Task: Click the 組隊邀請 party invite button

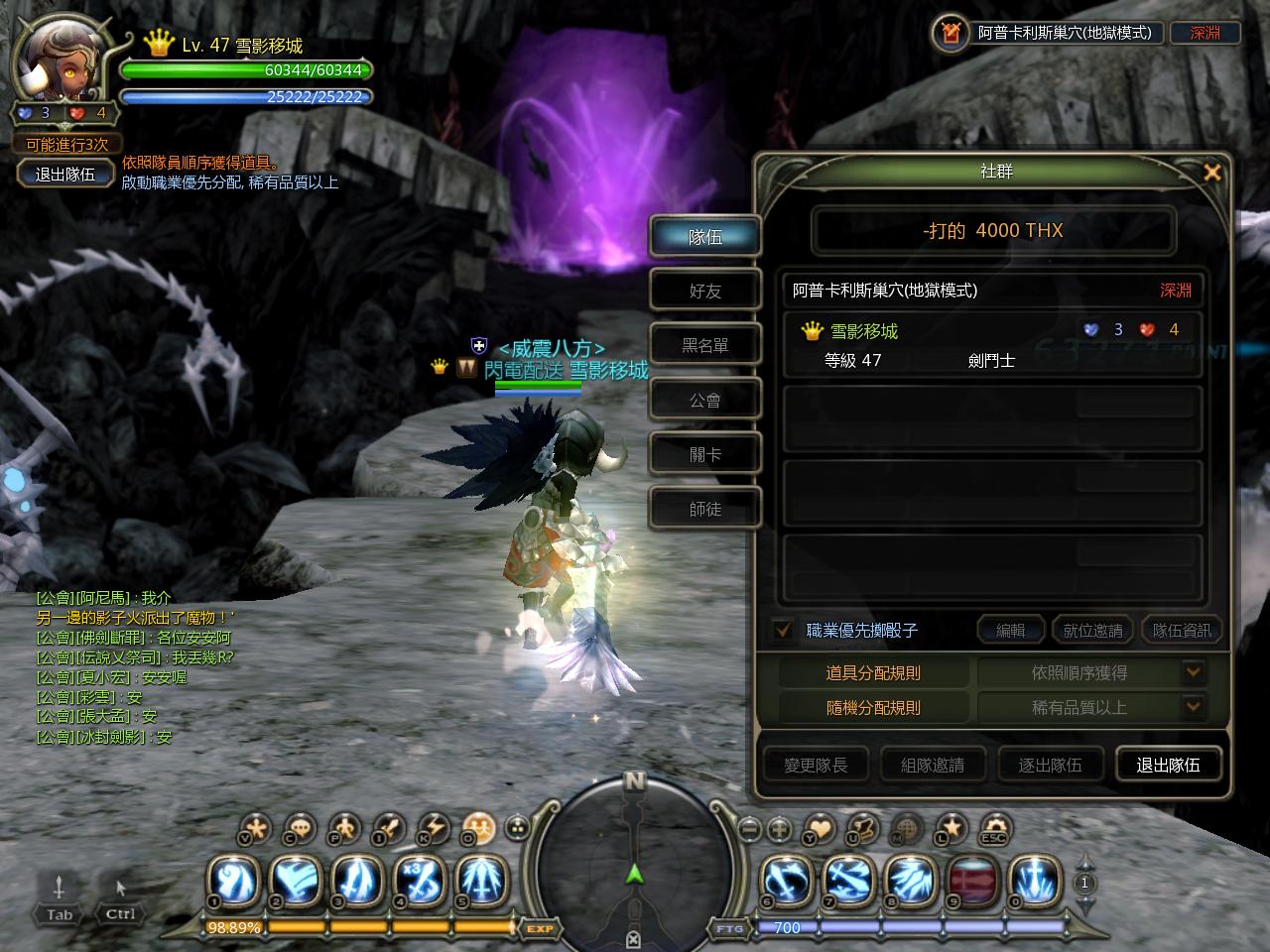Action: click(933, 765)
